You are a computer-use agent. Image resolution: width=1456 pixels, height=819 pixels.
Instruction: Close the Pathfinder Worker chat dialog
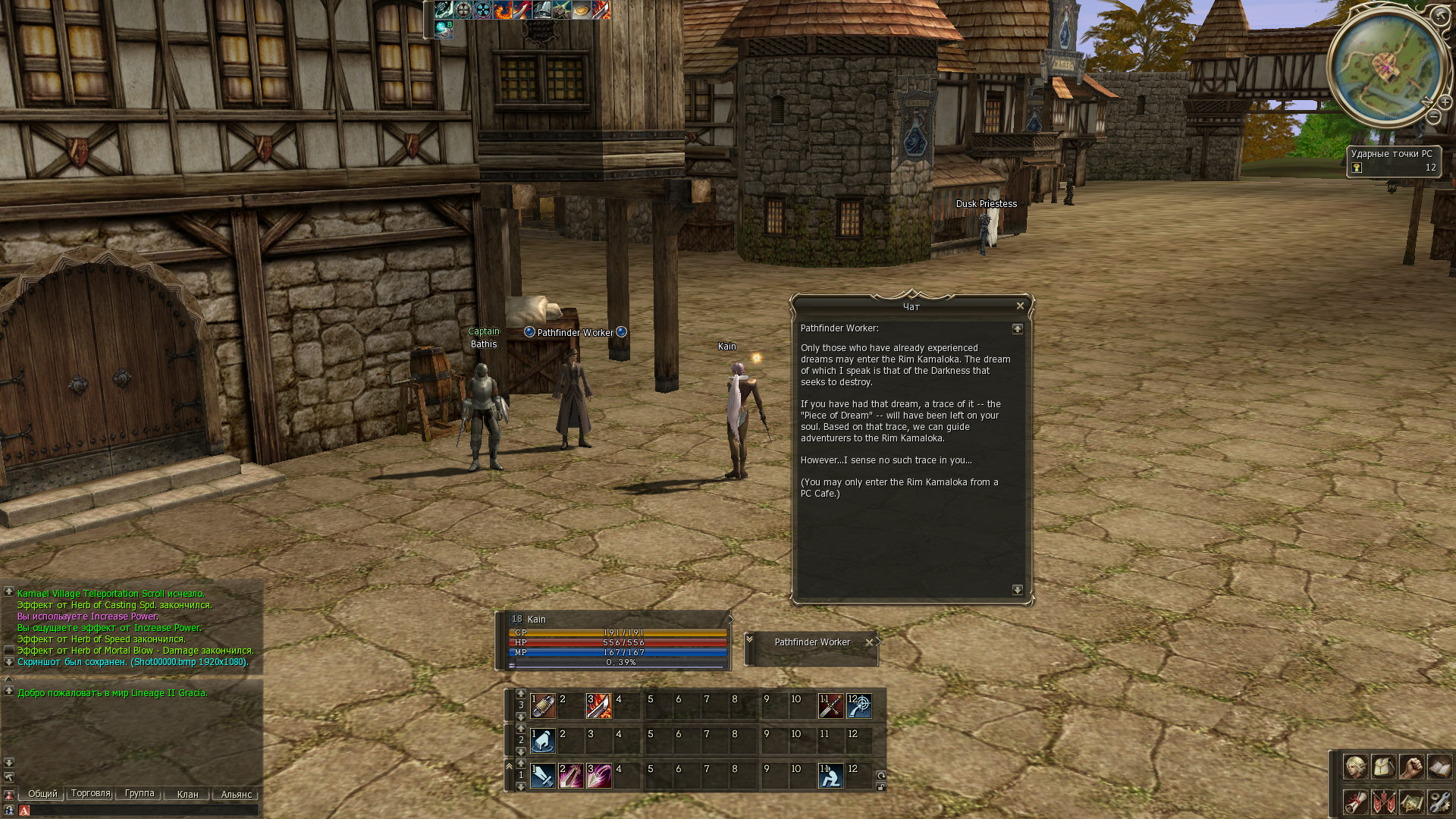click(x=1020, y=306)
